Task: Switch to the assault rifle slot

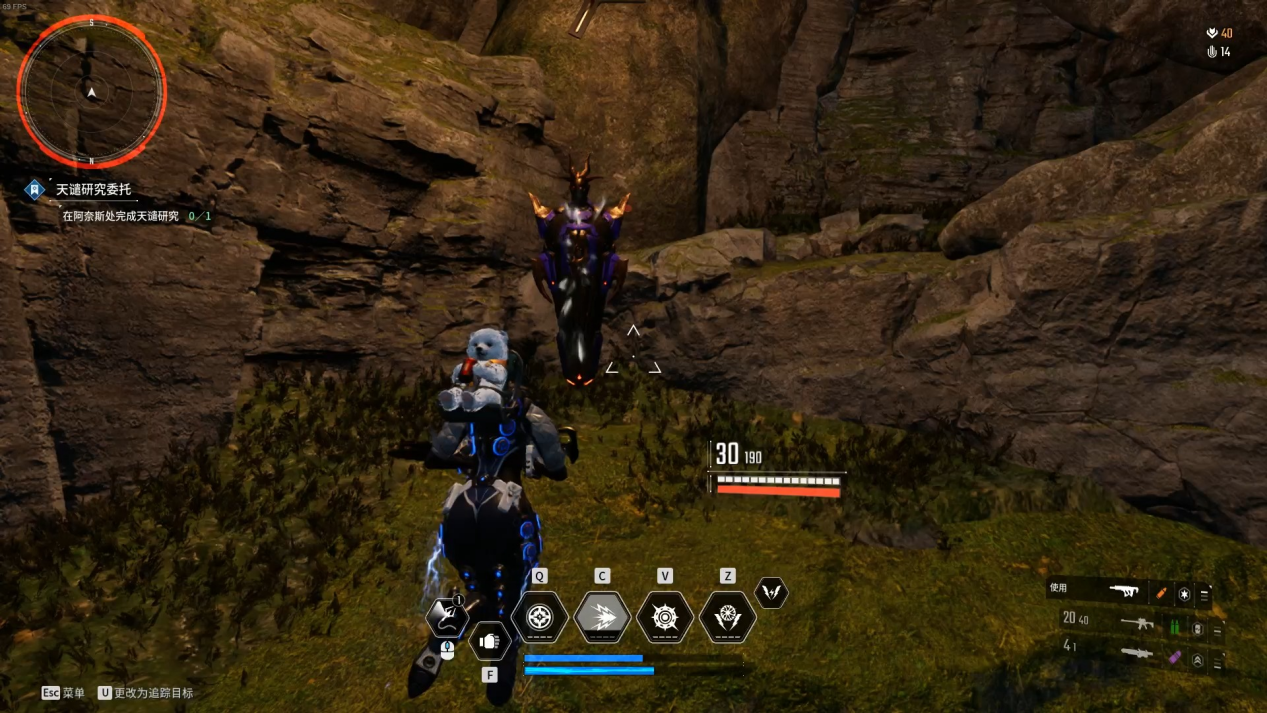Action: (1137, 624)
